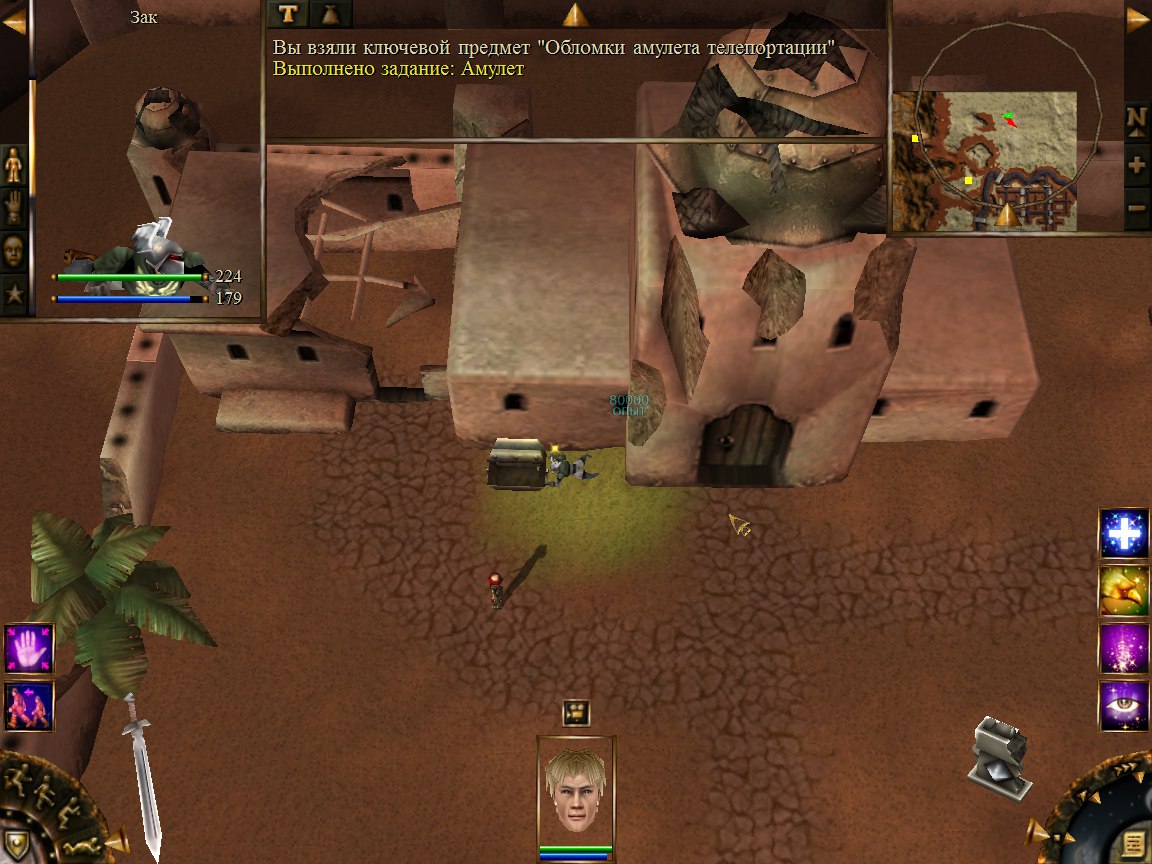Zoom out the minimap with minus
Screen dimensions: 1152x864
1136,209
